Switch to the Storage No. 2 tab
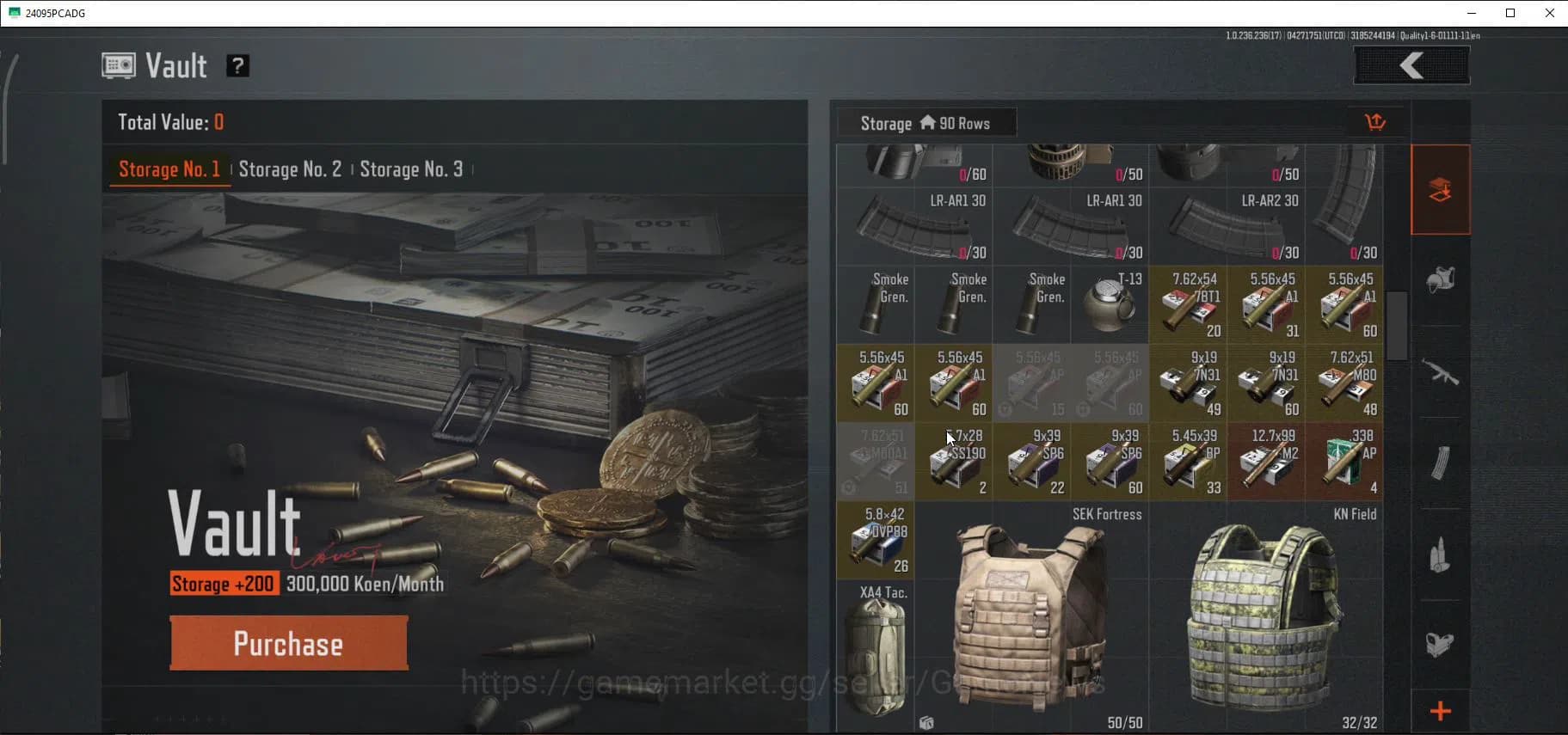This screenshot has width=1568, height=735. 290,169
